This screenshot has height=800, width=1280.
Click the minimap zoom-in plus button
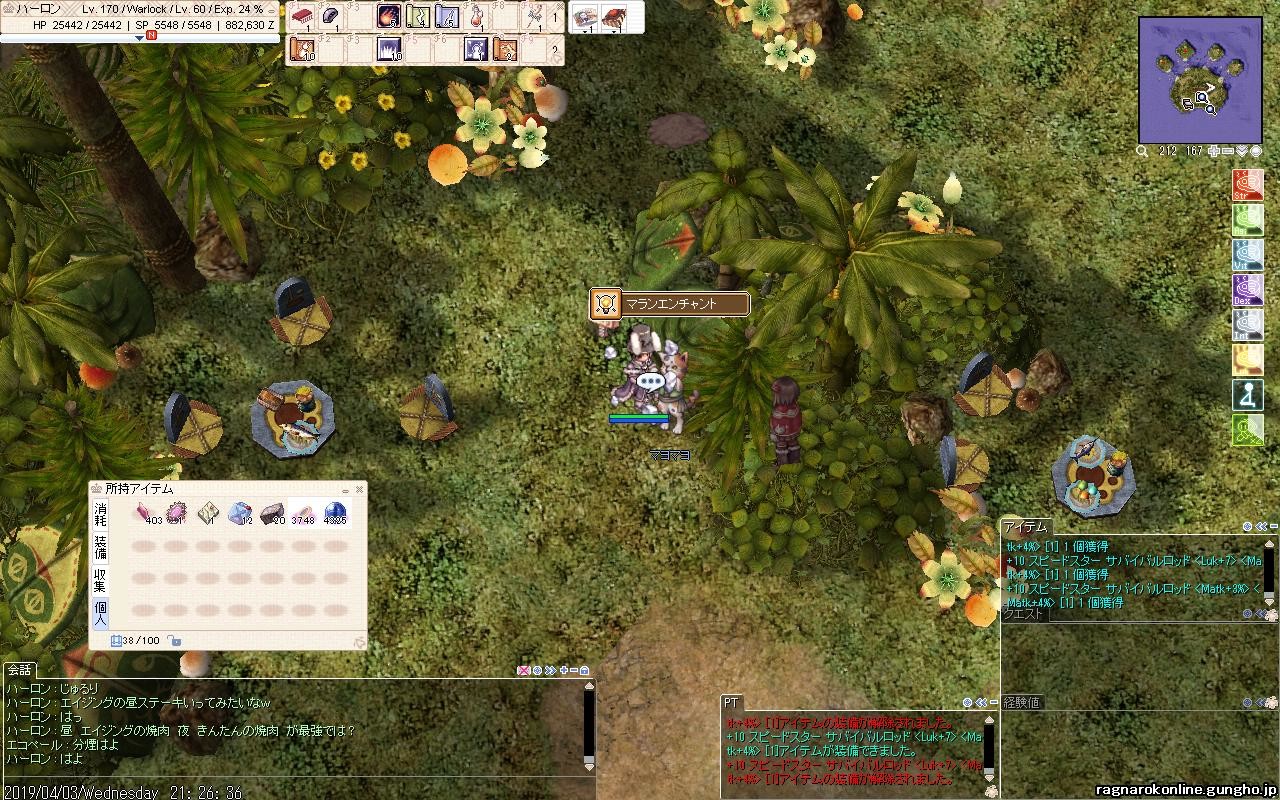tap(1214, 151)
